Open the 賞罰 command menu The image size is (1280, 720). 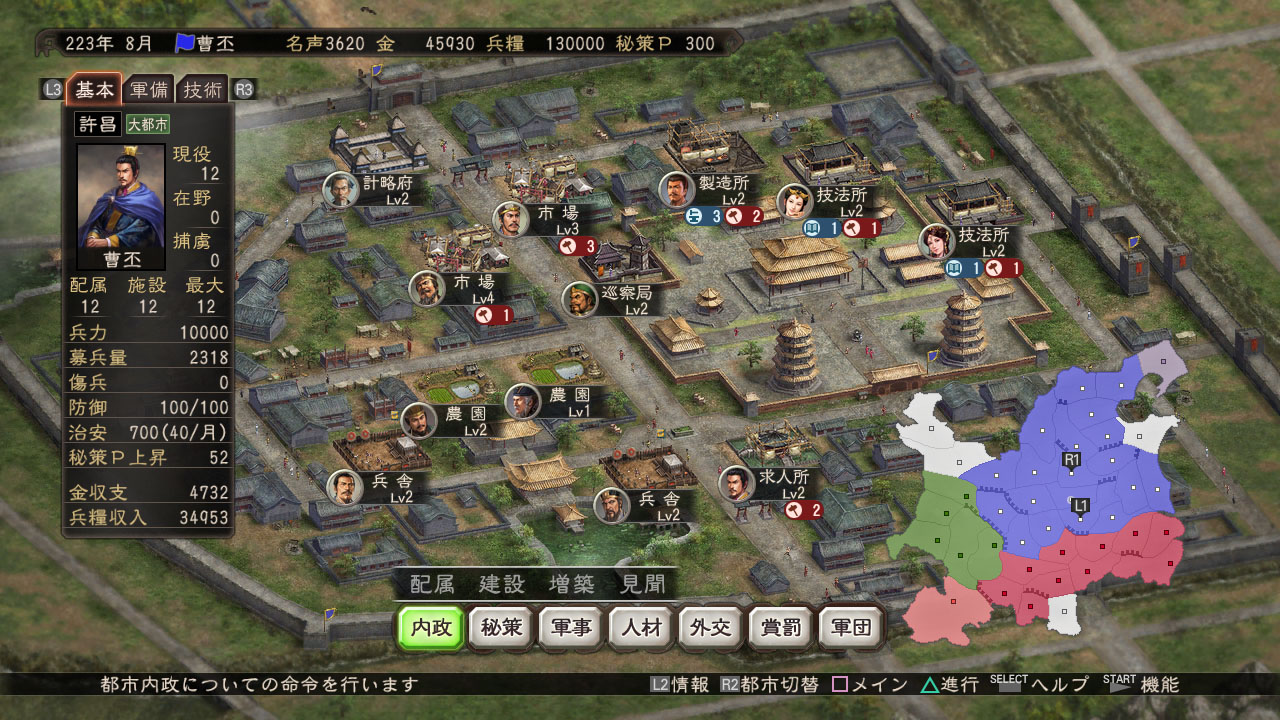[x=781, y=628]
